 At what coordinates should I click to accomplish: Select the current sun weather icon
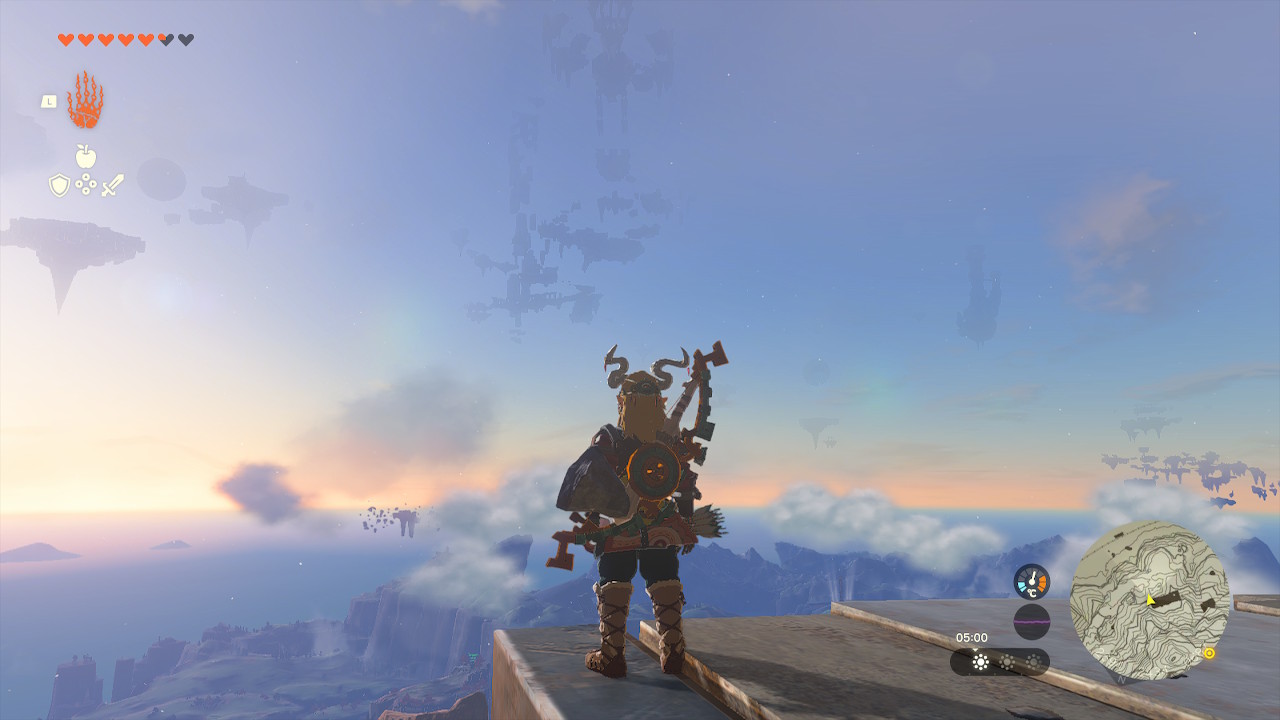coord(980,662)
